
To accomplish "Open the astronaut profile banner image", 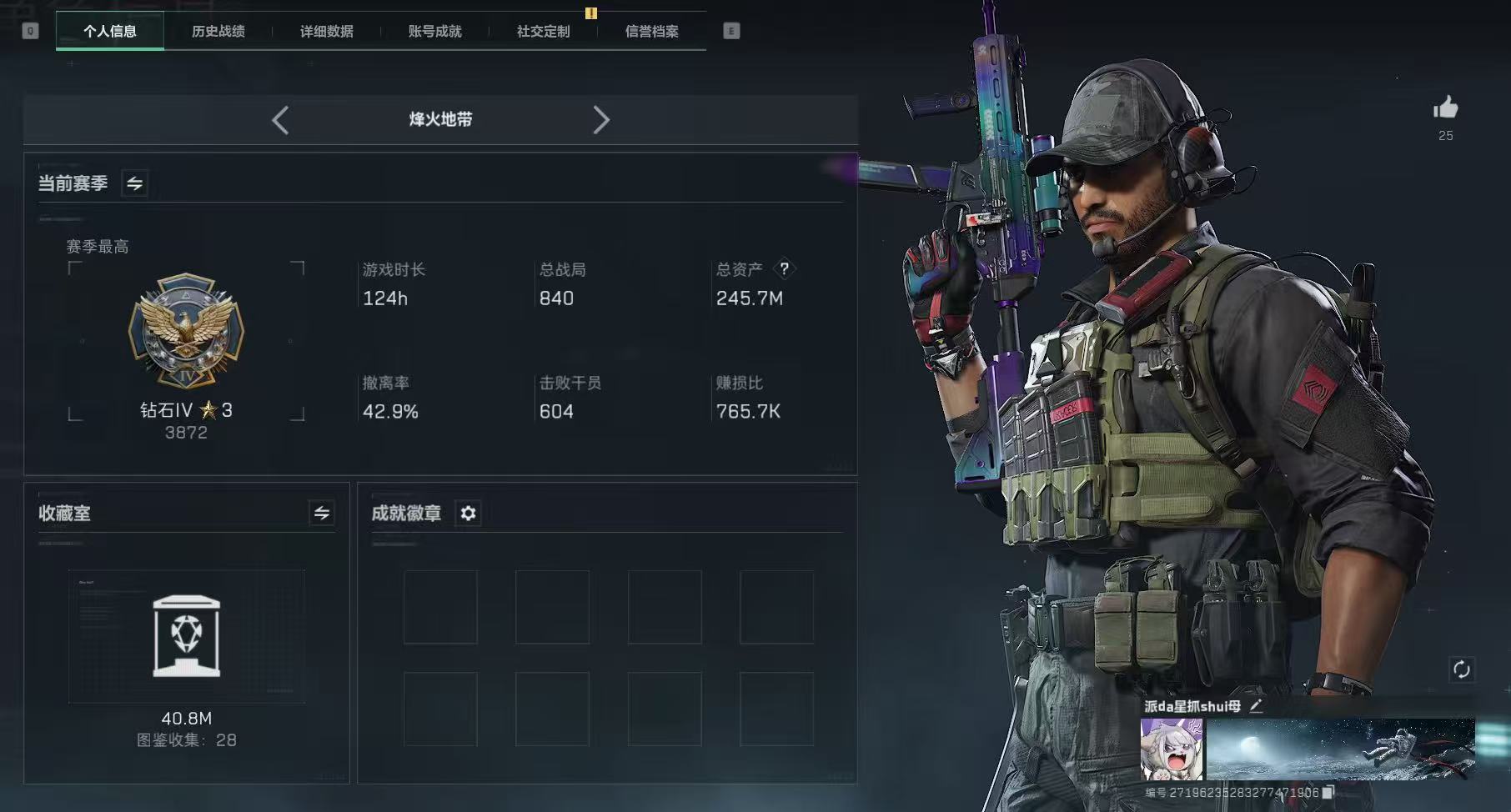I will pyautogui.click(x=1340, y=749).
